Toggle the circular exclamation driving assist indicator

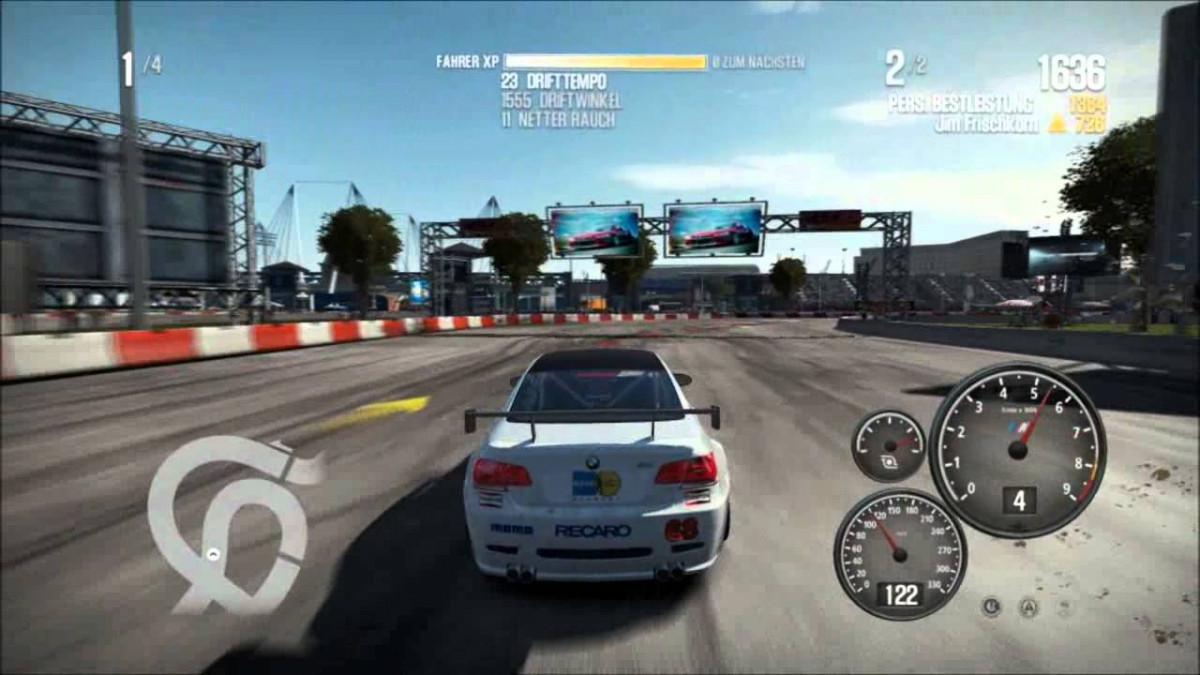tap(991, 606)
